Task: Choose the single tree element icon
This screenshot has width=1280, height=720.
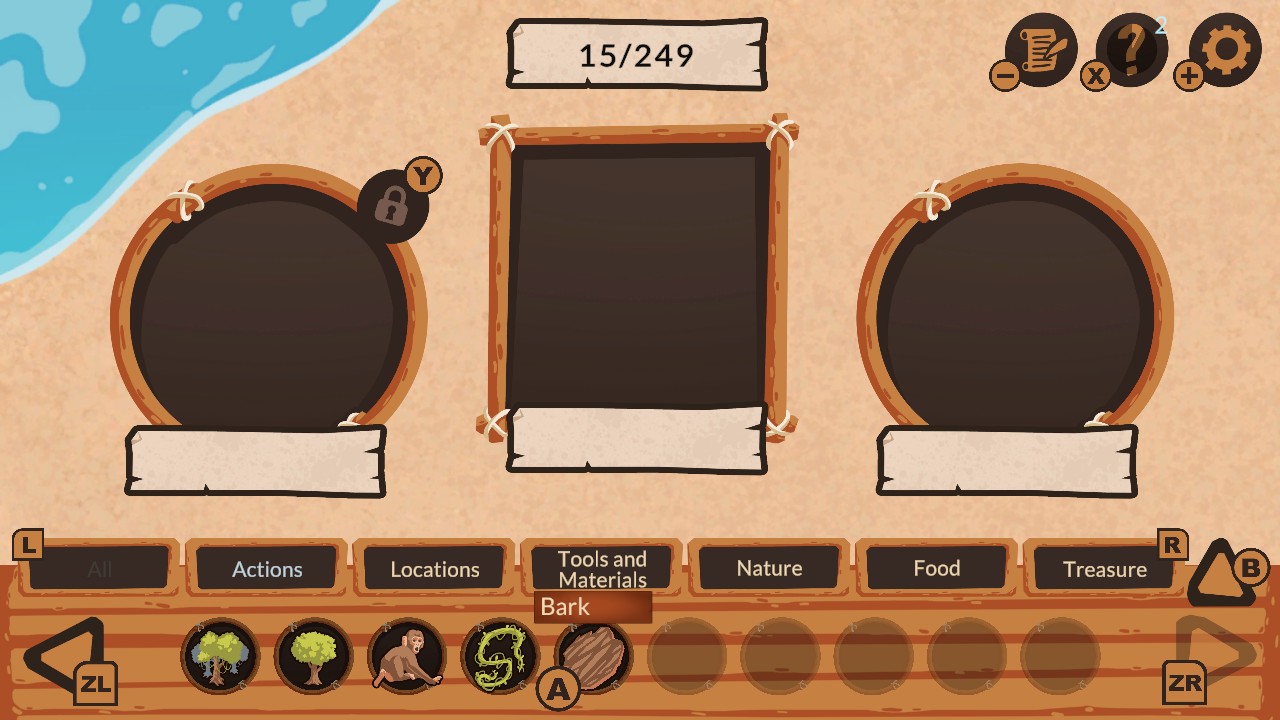Action: point(314,655)
